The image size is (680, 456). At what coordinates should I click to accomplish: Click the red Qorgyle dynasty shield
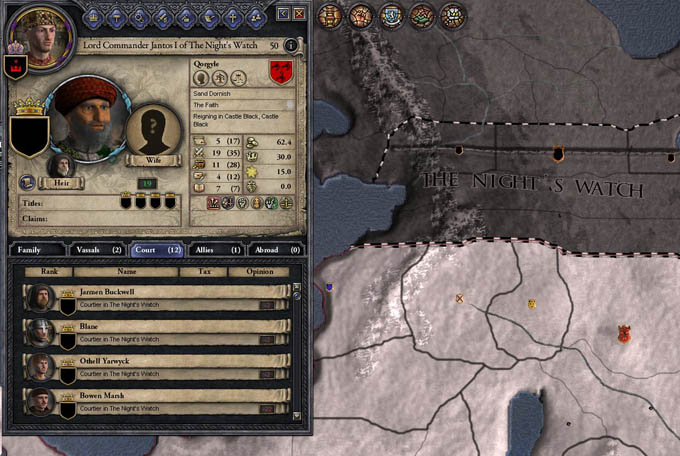click(283, 73)
